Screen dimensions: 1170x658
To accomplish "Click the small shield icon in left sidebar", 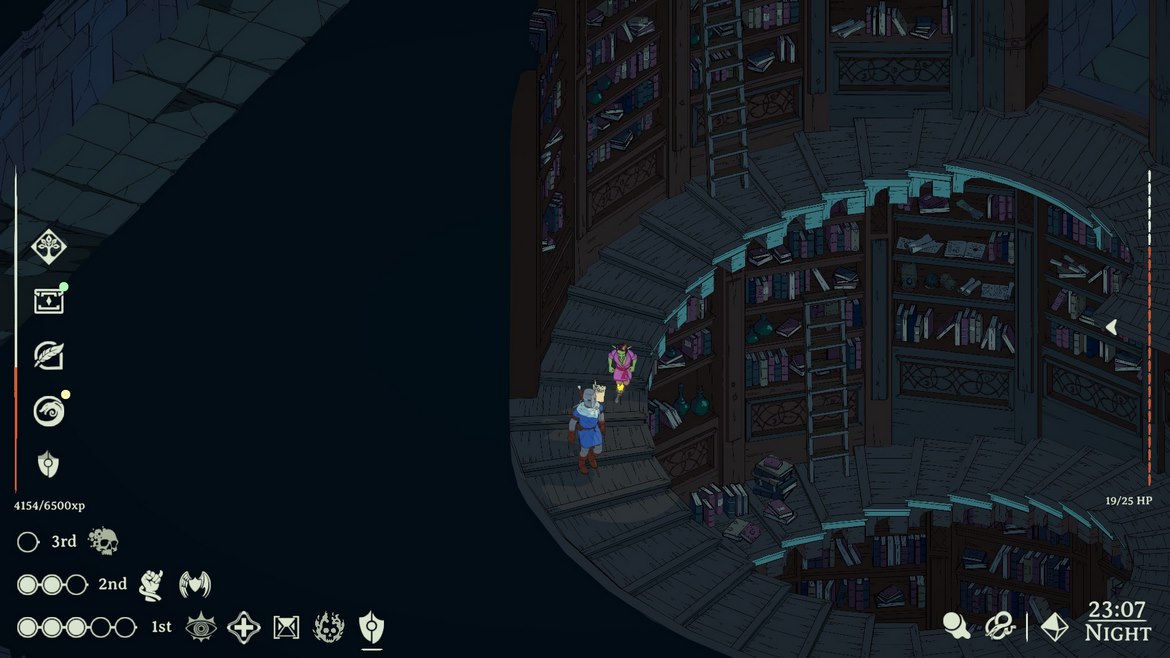I will coord(48,464).
